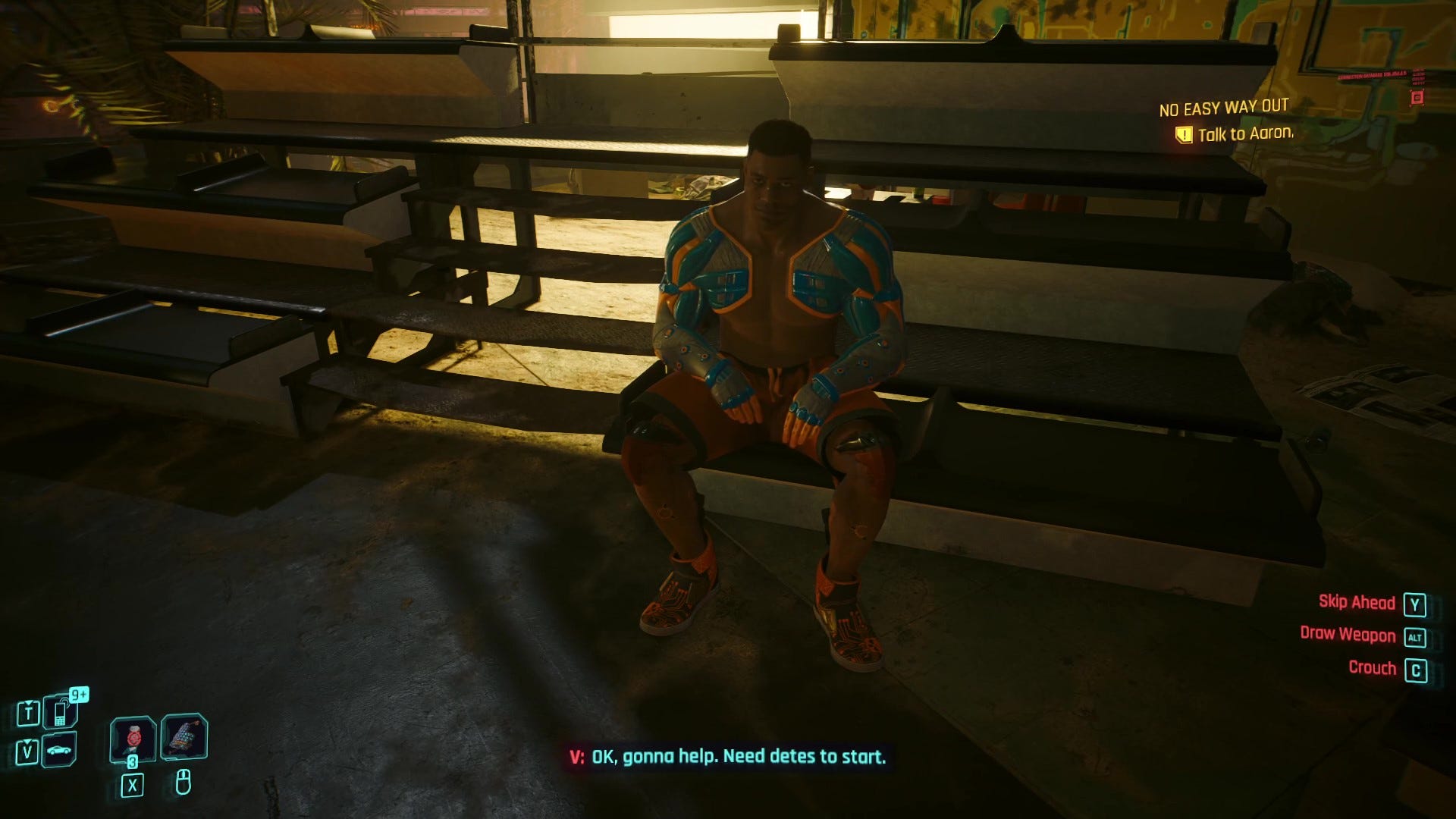1456x819 pixels.
Task: Click the red quest marker on the minimap
Action: tap(1417, 98)
